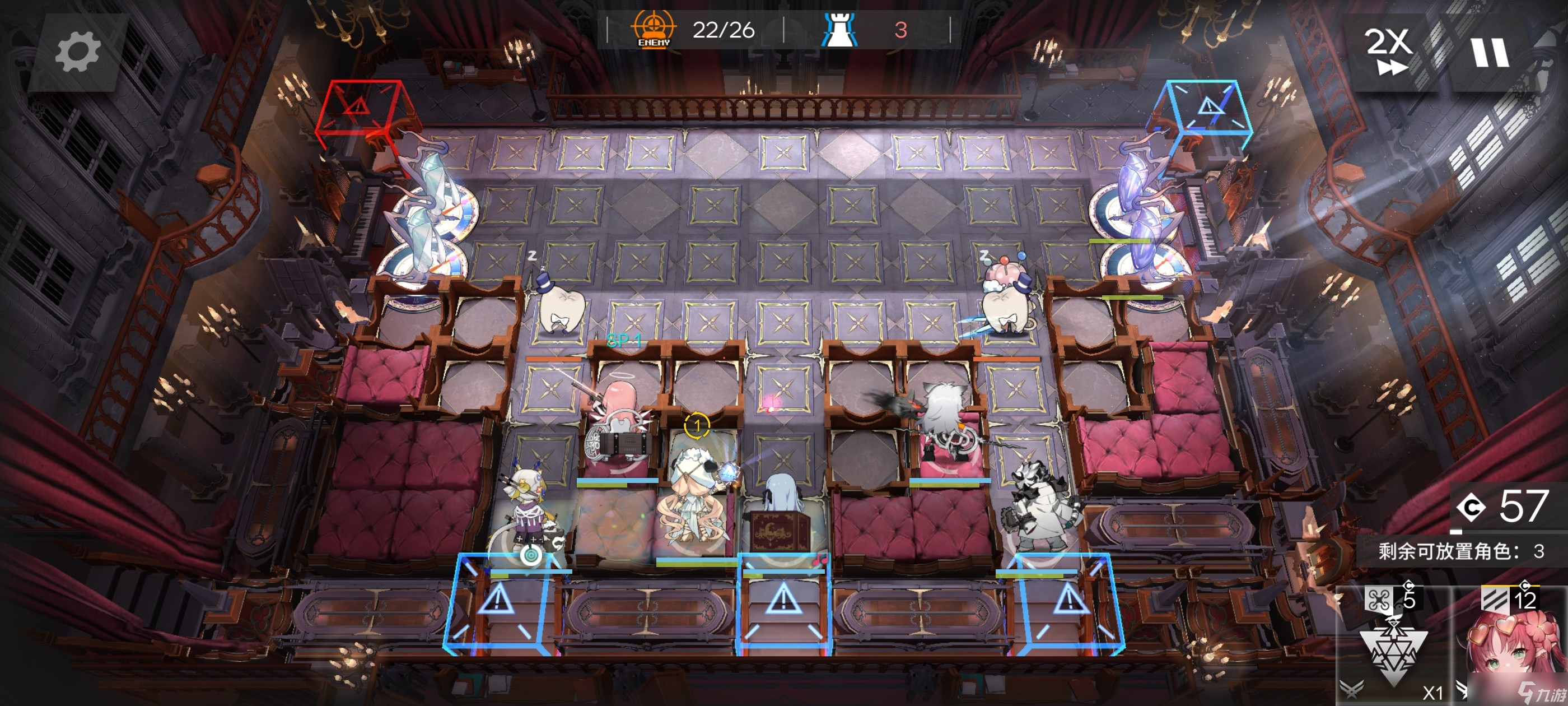The image size is (1568, 706).
Task: Open the settings gear menu
Action: point(77,52)
